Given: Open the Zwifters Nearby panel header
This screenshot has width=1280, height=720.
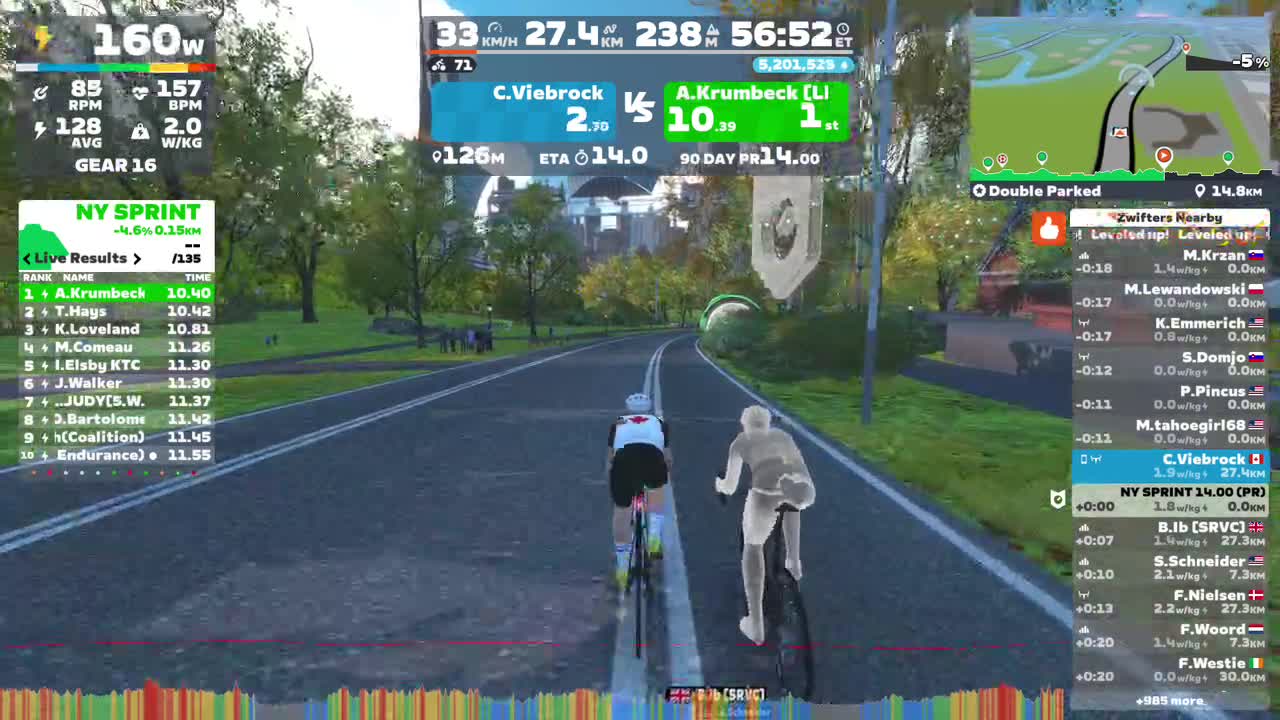Looking at the screenshot, I should (1171, 217).
